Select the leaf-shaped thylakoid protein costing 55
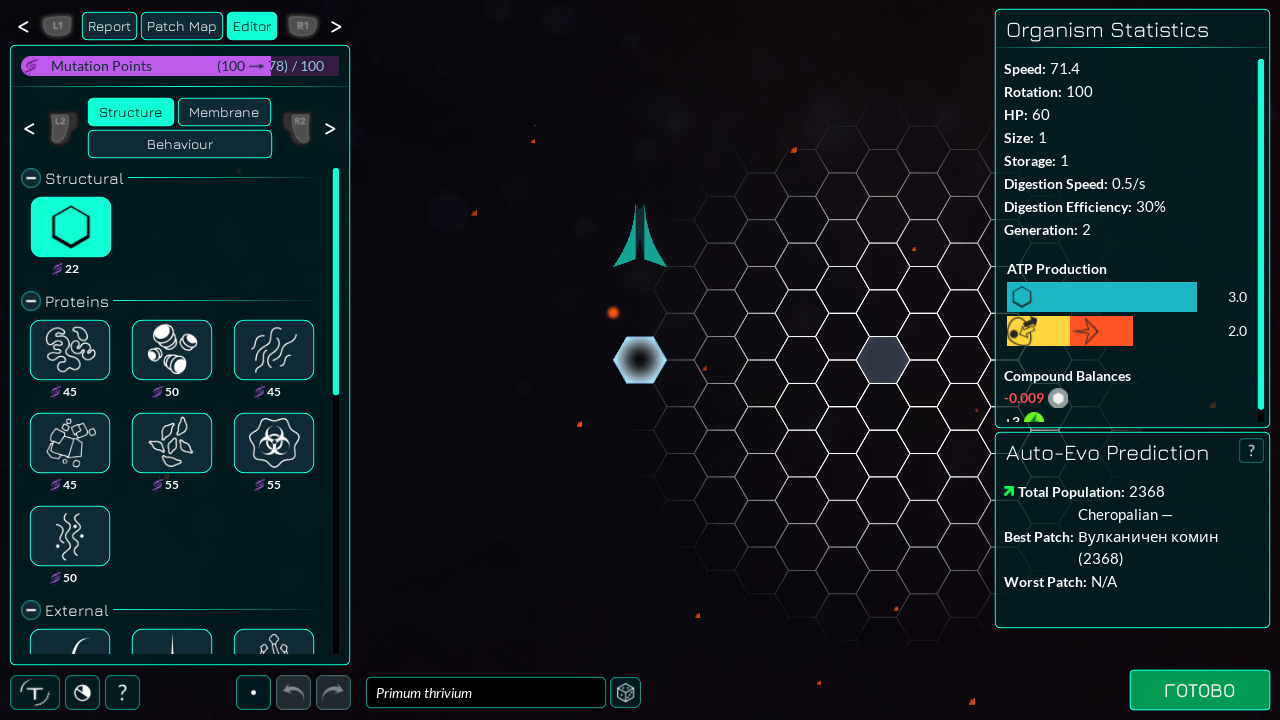Image resolution: width=1280 pixels, height=720 pixels. [x=171, y=443]
